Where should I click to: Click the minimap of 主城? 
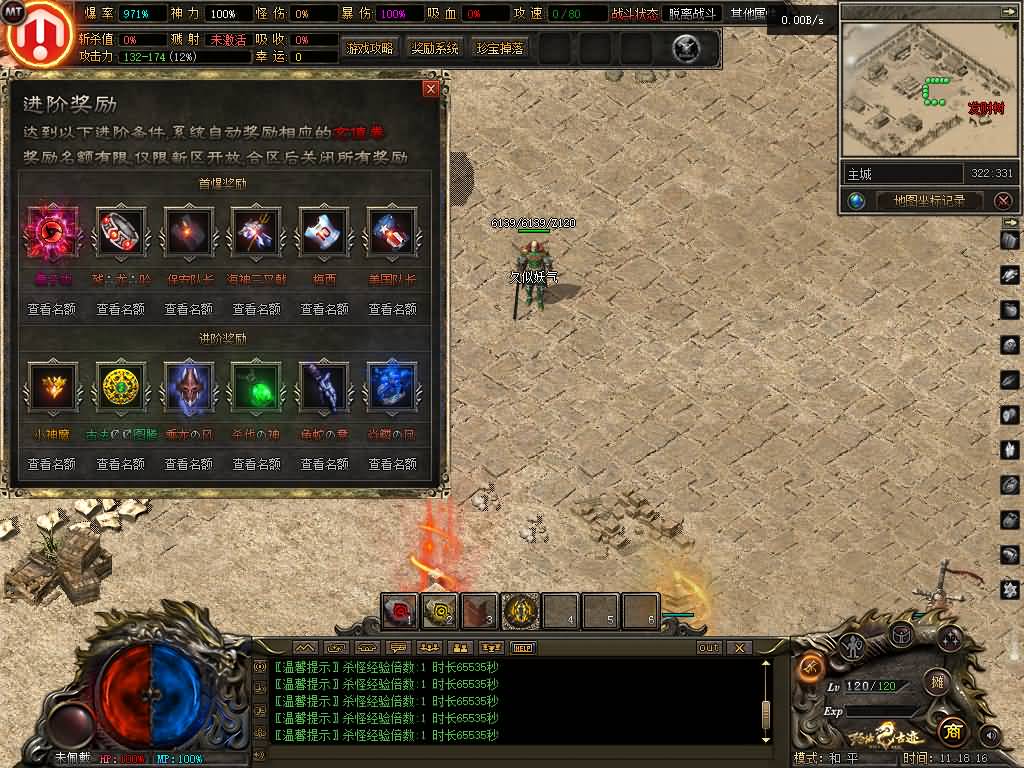(x=923, y=90)
